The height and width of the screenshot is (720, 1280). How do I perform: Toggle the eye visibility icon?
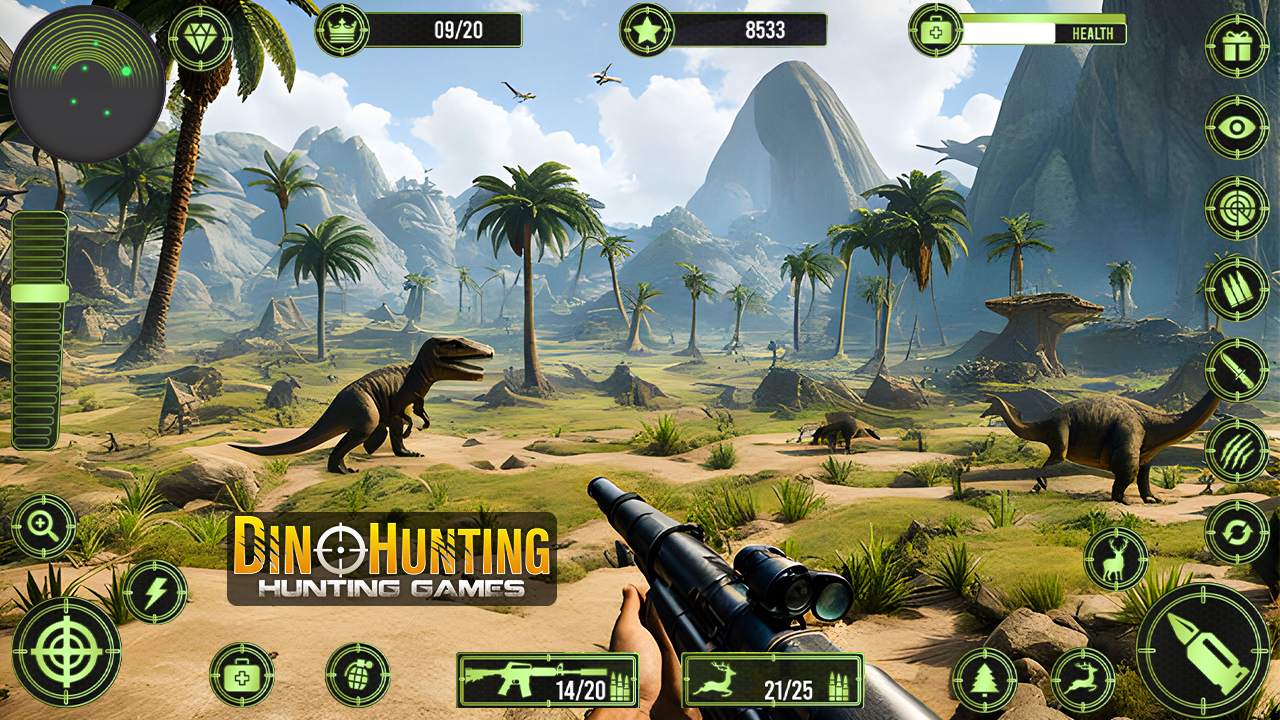tap(1238, 128)
